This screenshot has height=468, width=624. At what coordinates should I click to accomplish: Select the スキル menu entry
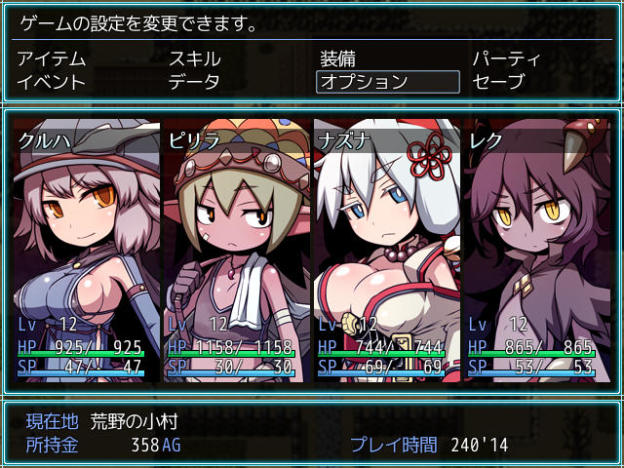pos(195,59)
